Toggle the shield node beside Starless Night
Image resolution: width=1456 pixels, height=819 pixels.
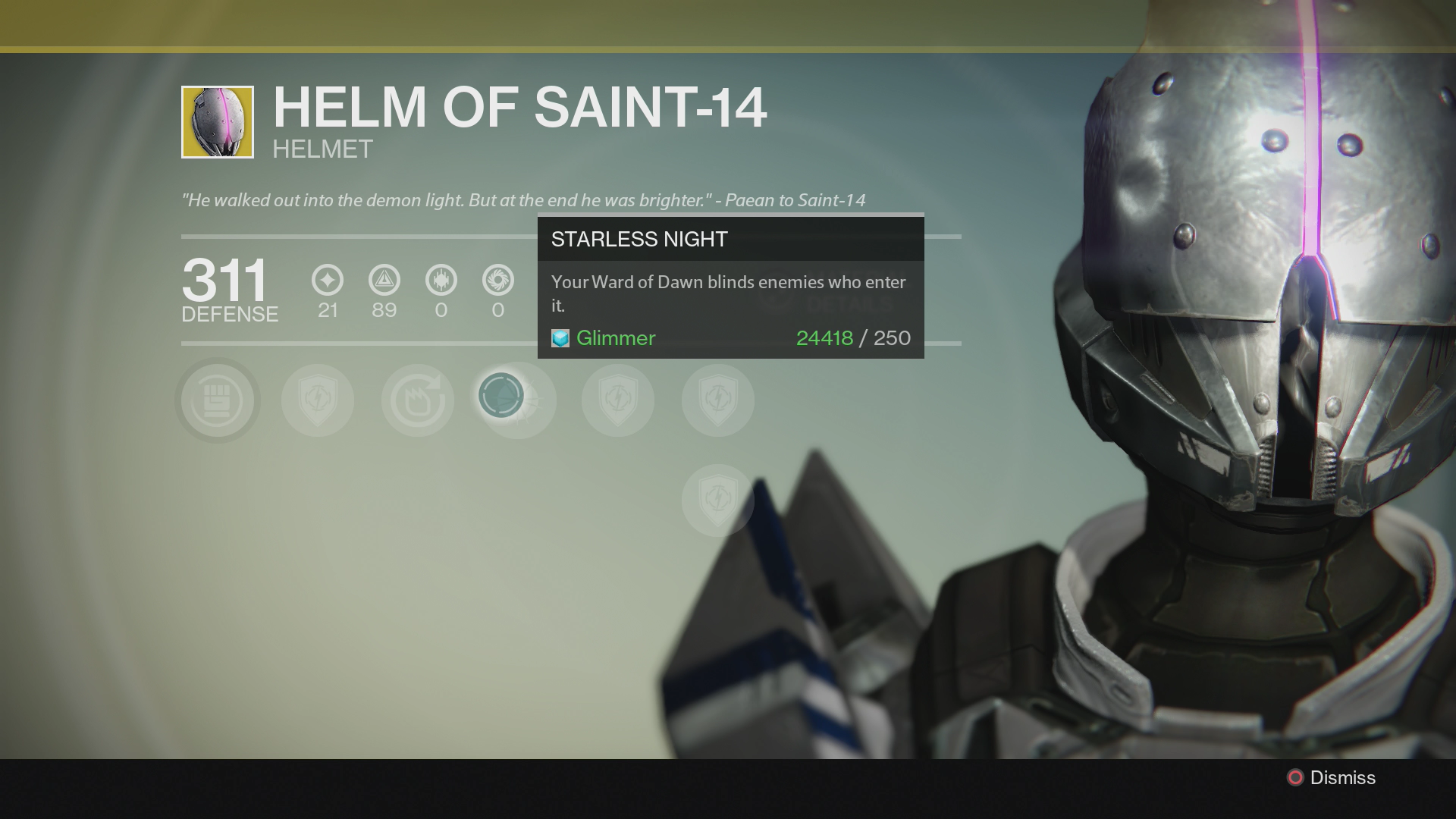[618, 400]
